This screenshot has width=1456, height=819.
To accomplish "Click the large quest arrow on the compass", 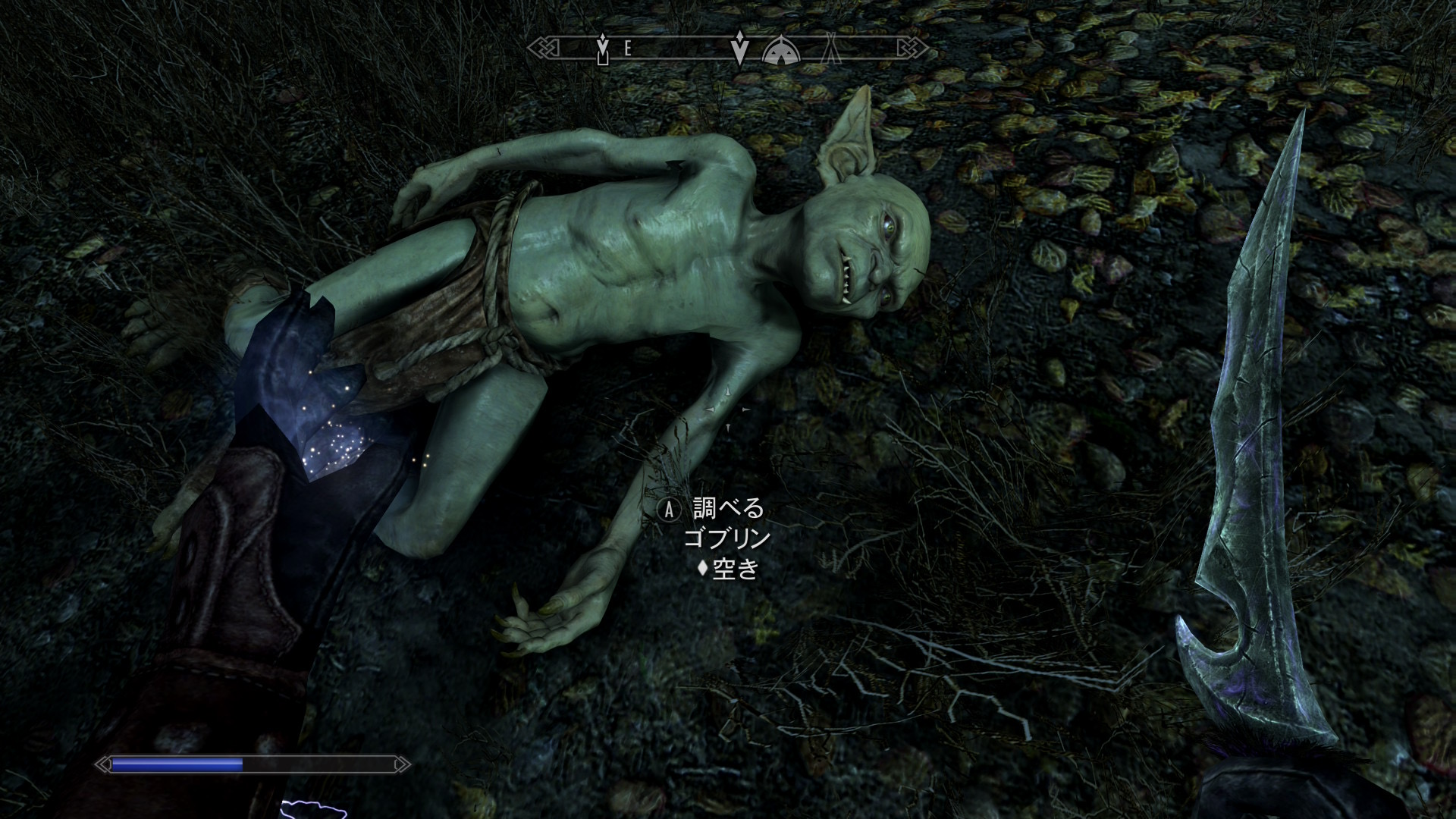I will point(739,50).
